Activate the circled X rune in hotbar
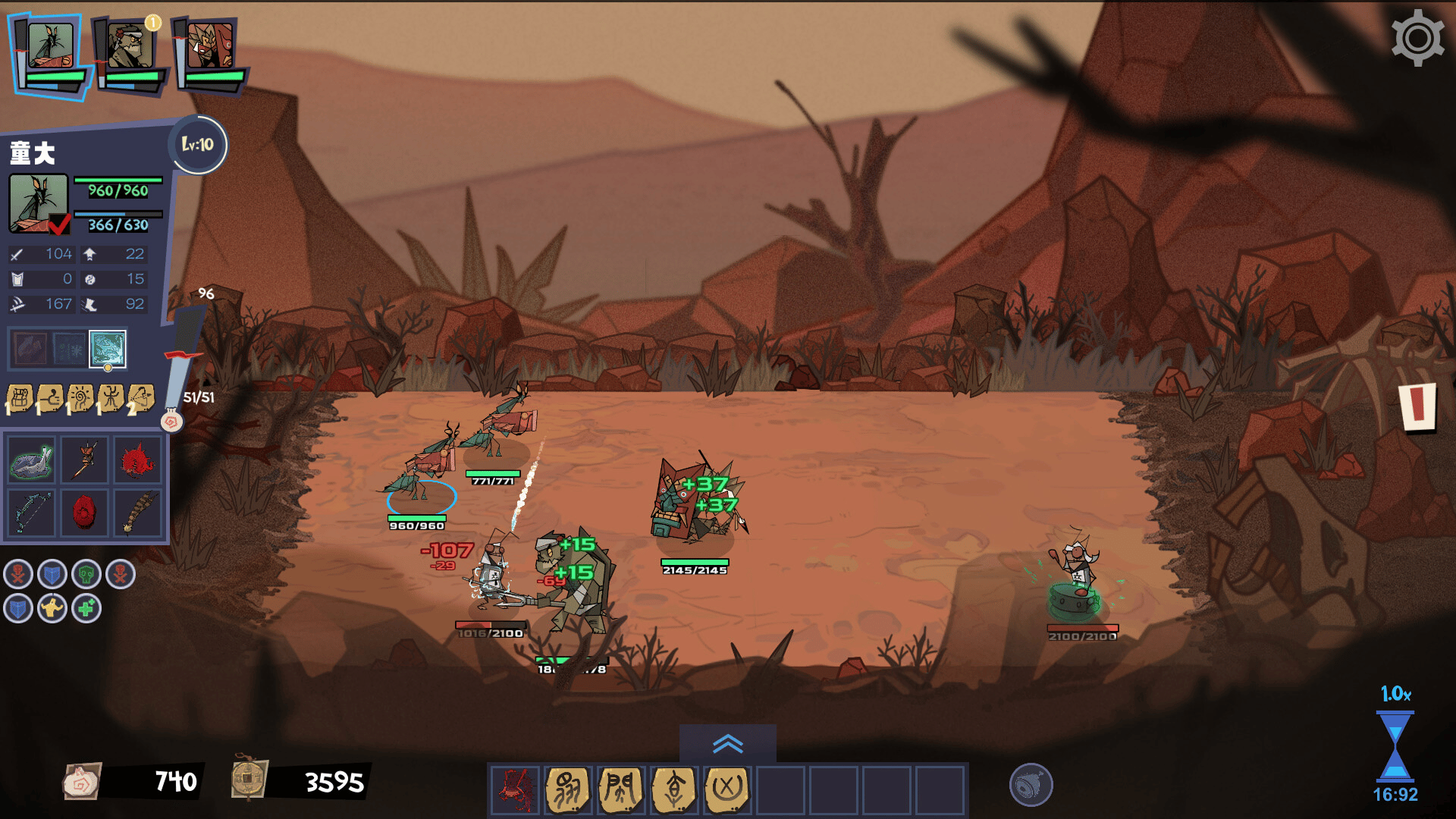1456x819 pixels. coord(726,789)
